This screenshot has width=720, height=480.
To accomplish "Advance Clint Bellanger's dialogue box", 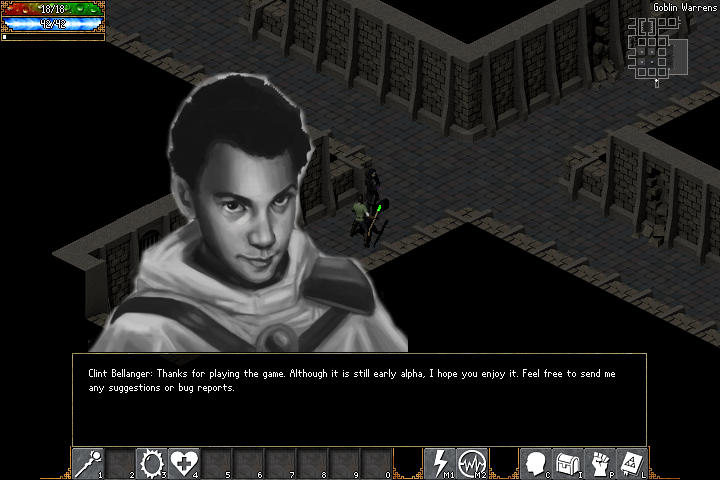I will pos(359,399).
